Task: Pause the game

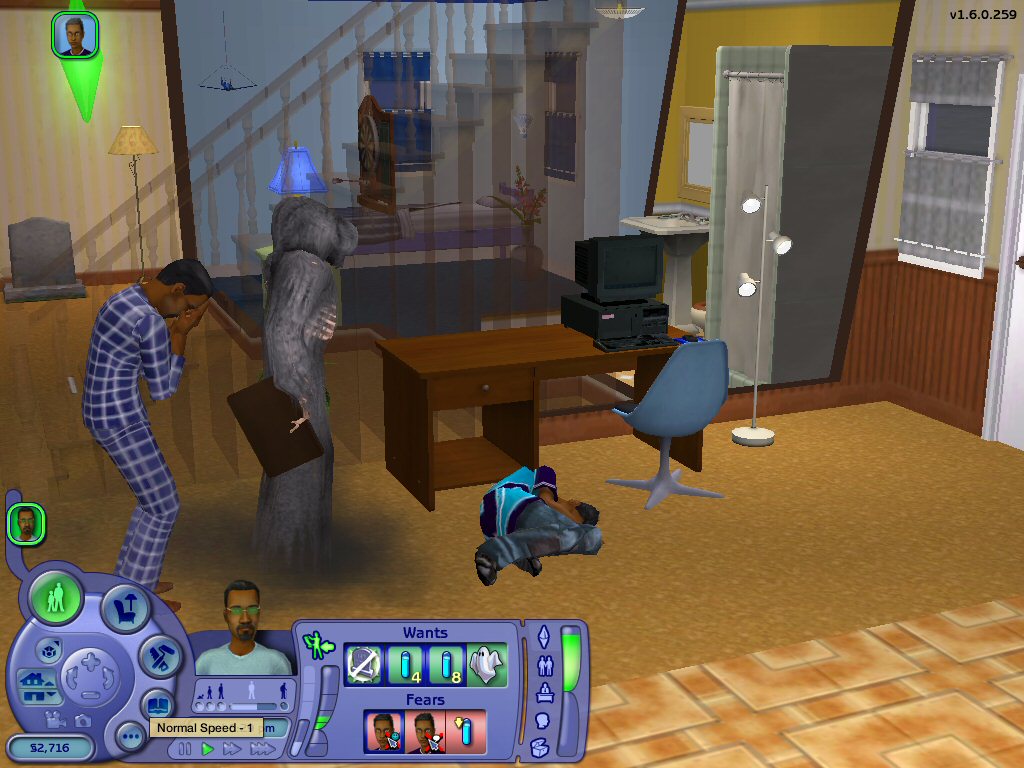Action: [185, 748]
